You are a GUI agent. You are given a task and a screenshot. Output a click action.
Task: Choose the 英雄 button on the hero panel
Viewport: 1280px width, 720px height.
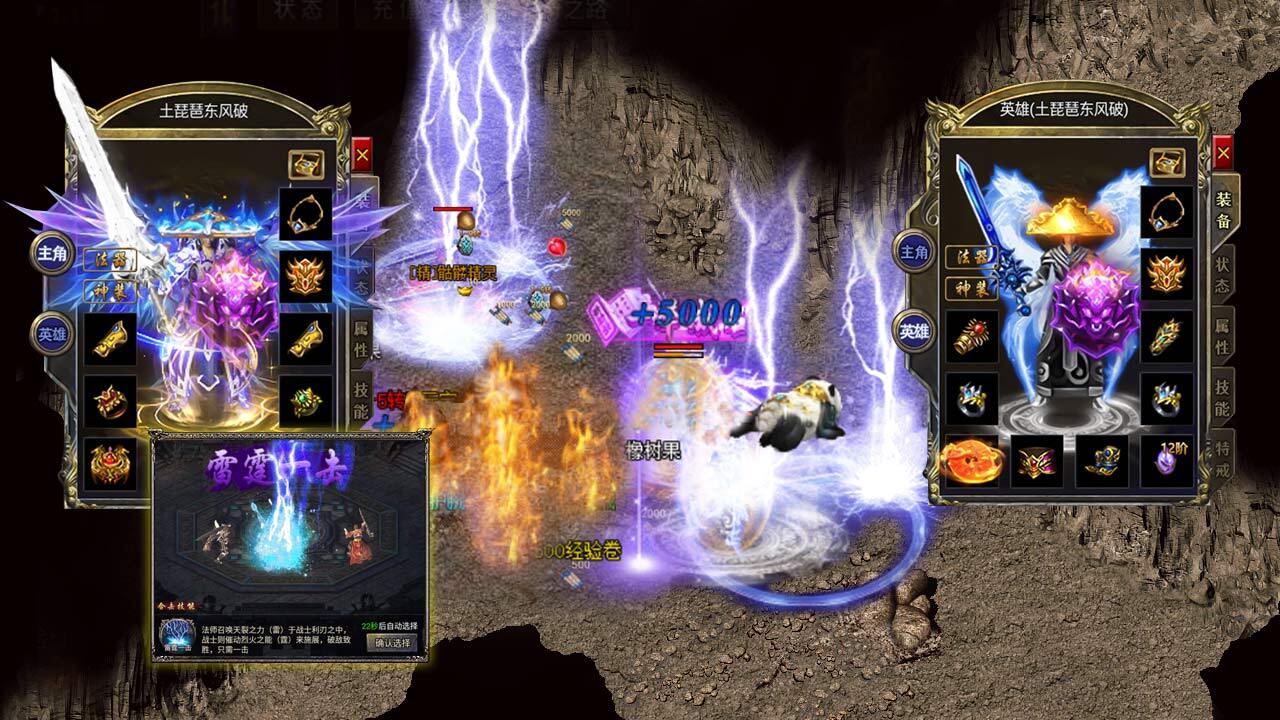914,331
